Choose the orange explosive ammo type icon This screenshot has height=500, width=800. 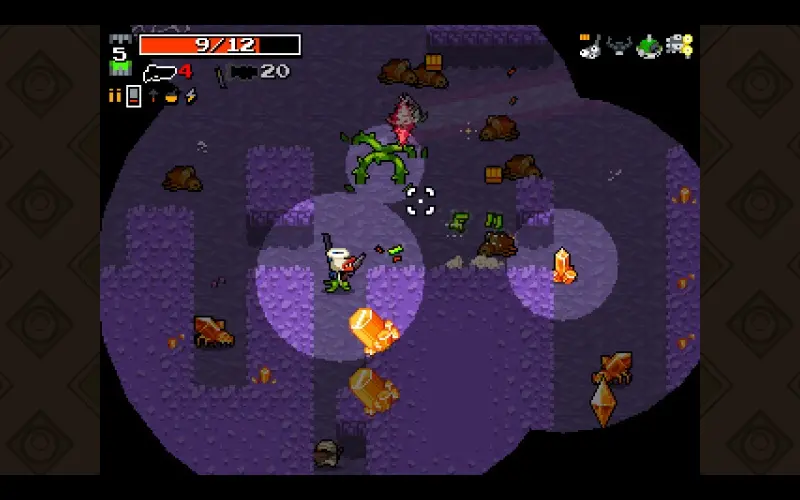(171, 97)
